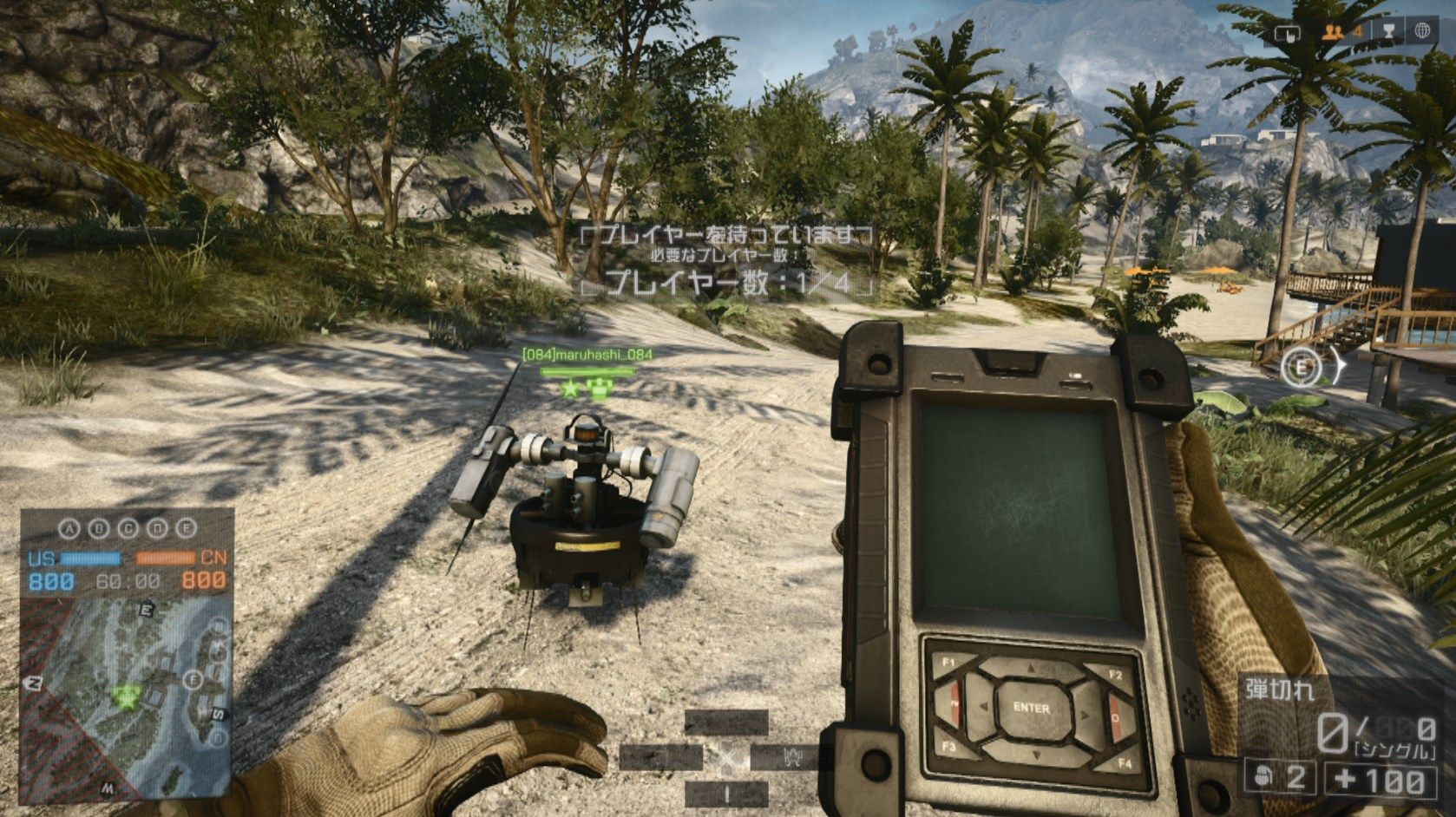Expand objective D at the minimap top
The height and width of the screenshot is (817, 1456).
point(158,528)
